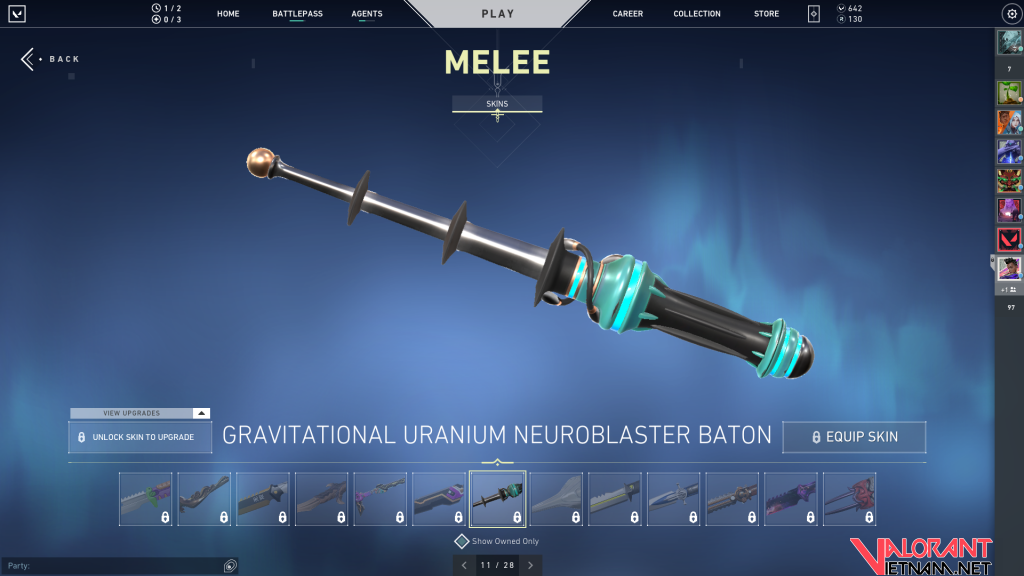The width and height of the screenshot is (1024, 576).
Task: Select the highlighted baton skin thumbnail
Action: point(497,499)
